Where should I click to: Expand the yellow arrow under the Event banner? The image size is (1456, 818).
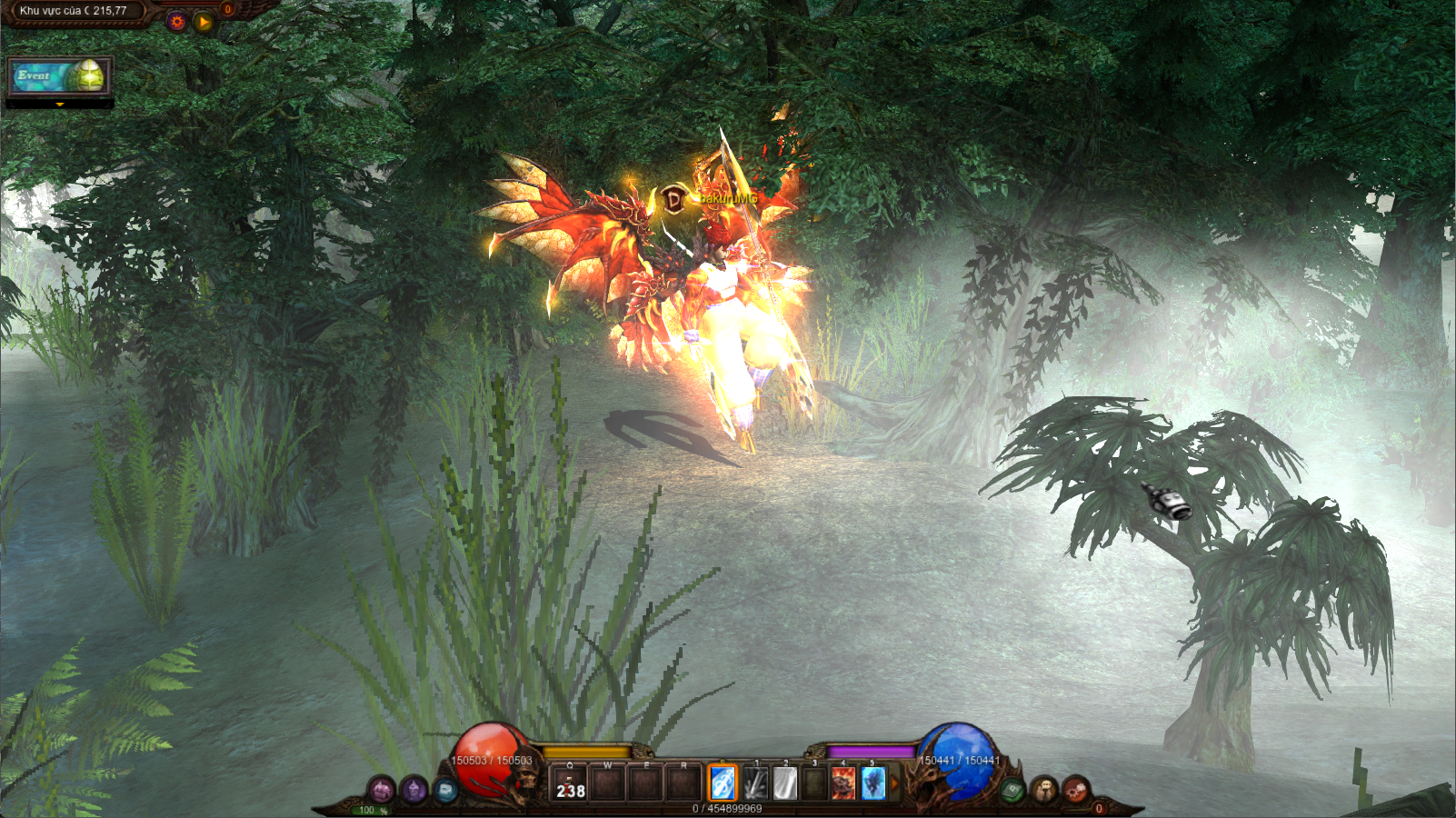[x=60, y=105]
